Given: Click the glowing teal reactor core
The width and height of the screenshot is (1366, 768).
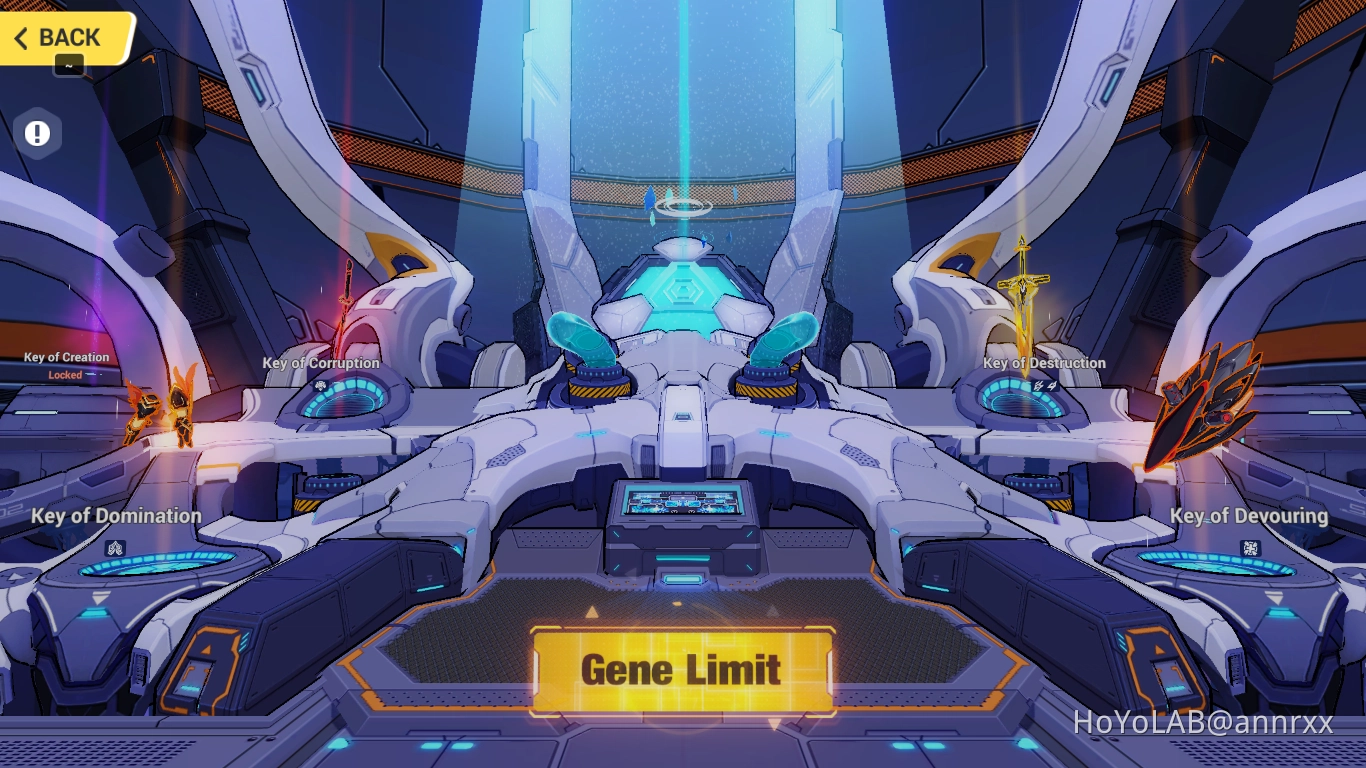Looking at the screenshot, I should coord(683,290).
